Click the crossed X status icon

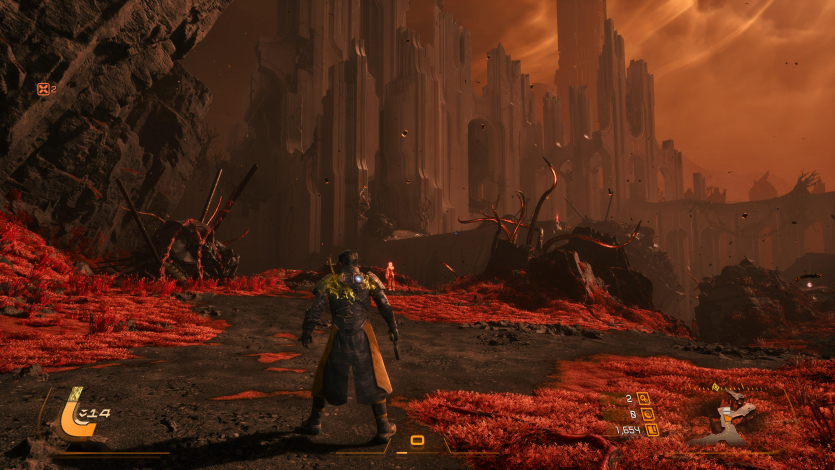pyautogui.click(x=43, y=89)
